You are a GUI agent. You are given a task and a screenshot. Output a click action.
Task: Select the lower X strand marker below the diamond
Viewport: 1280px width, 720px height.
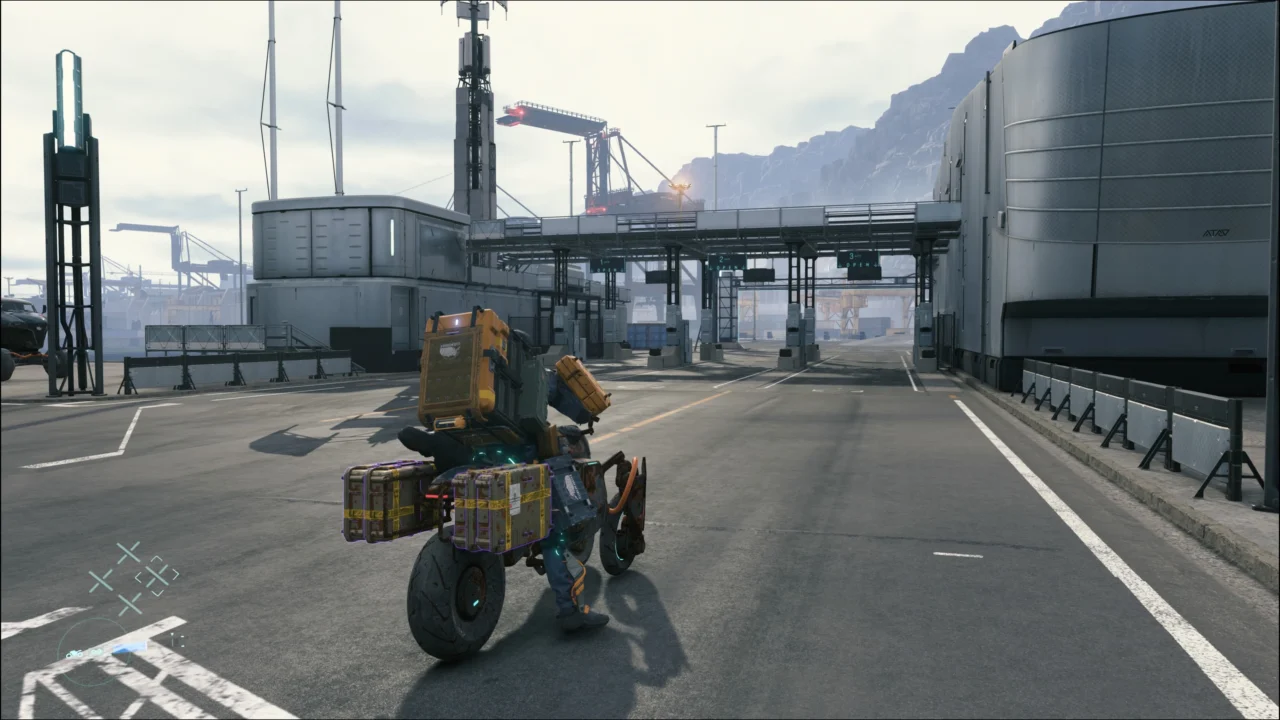(x=129, y=602)
